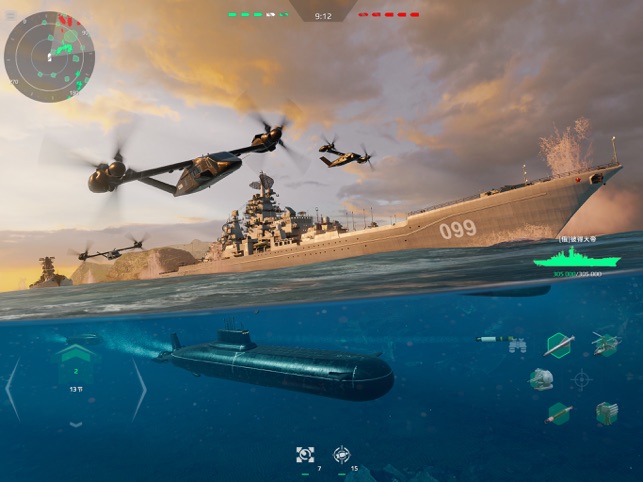Open the circular radar minimap
This screenshot has height=482, width=643.
pos(49,57)
